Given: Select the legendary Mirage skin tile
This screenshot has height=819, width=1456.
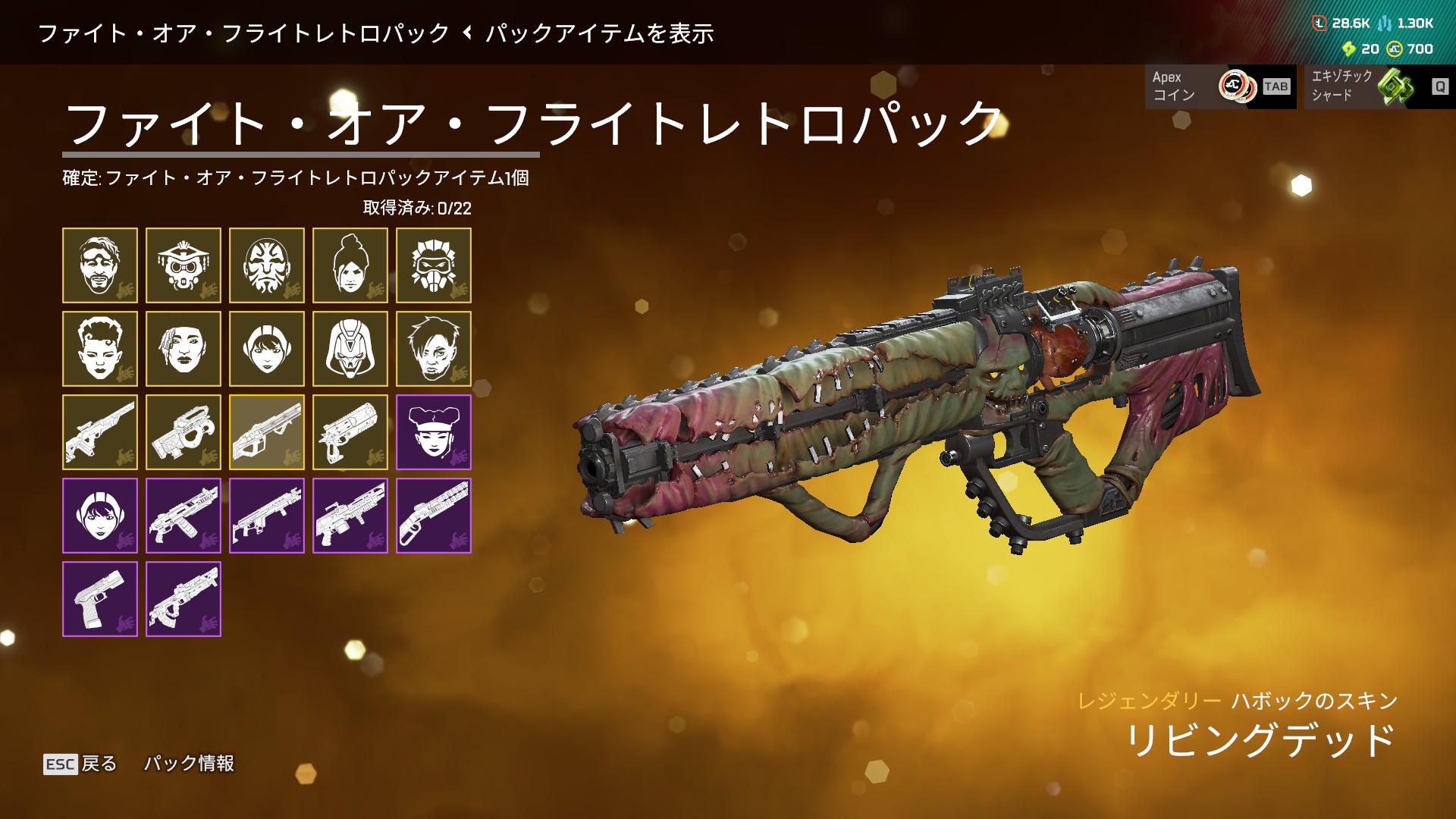Looking at the screenshot, I should coord(100,265).
